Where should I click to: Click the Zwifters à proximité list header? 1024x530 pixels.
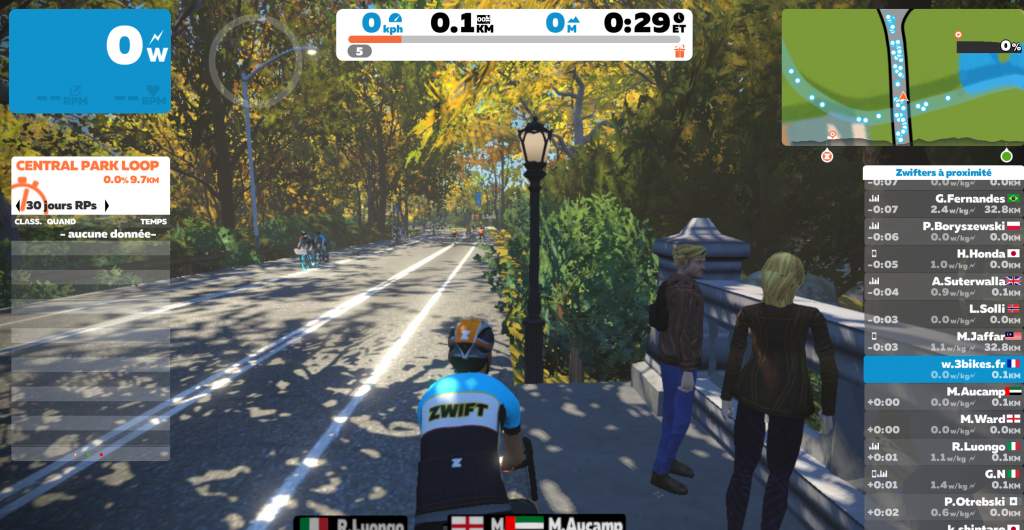click(942, 172)
